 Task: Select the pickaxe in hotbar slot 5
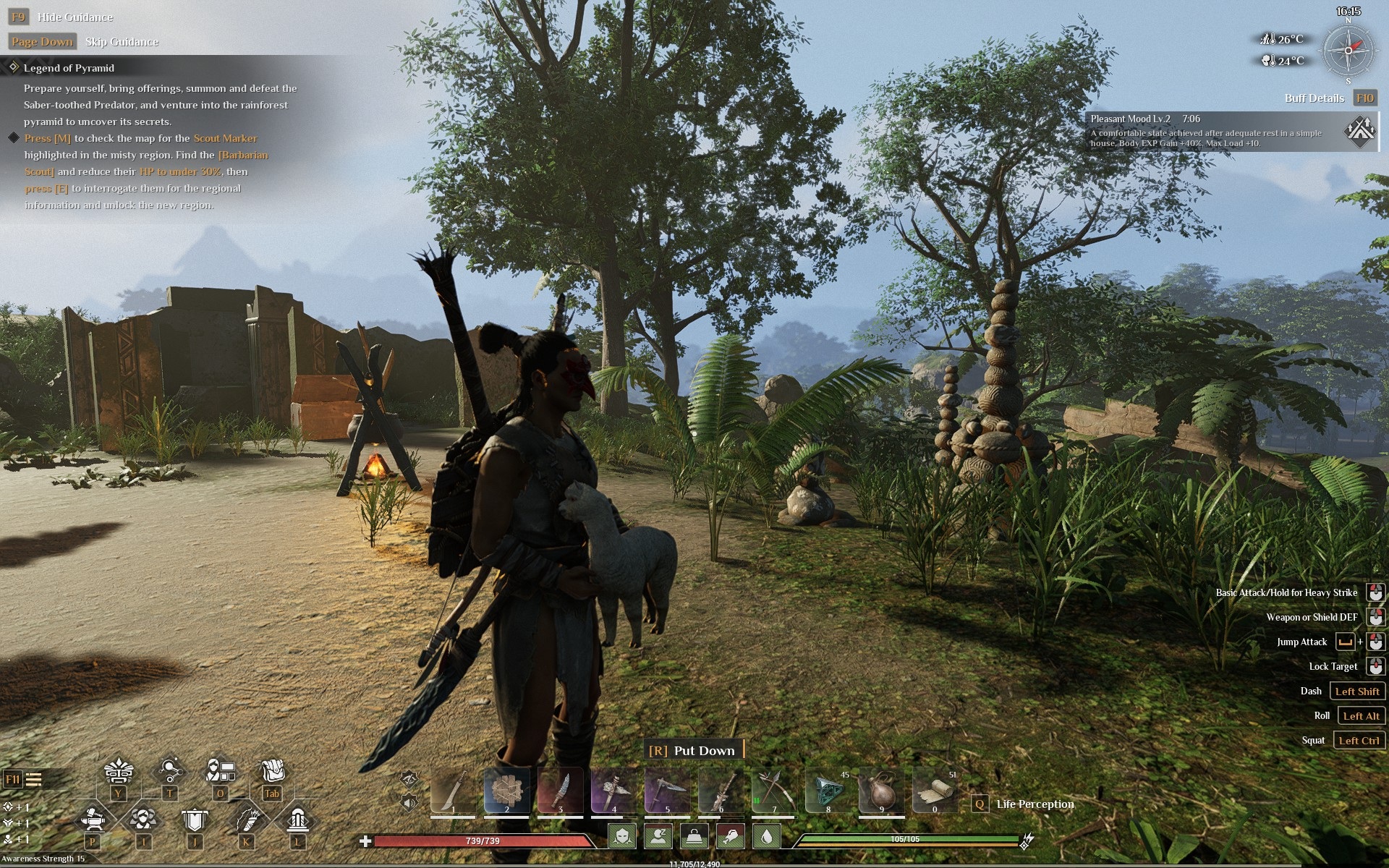(667, 791)
